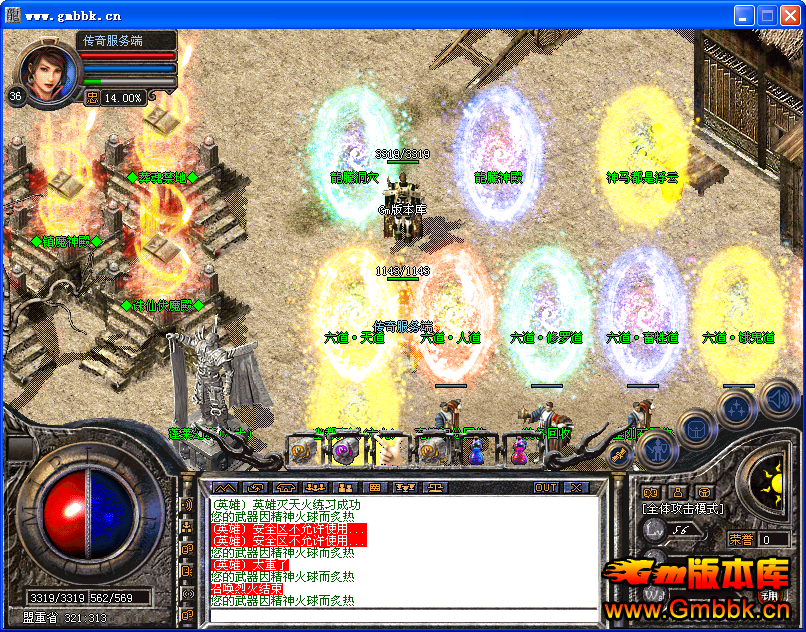Use the pink potion in the hotbar
Image resolution: width=806 pixels, height=632 pixels.
519,450
